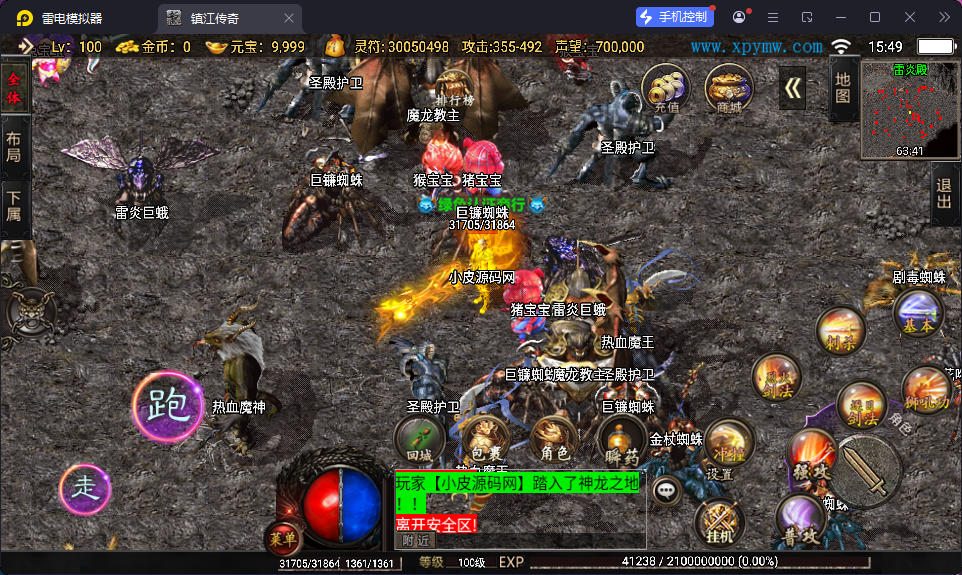Click the 手机控制 phone control button

coord(675,17)
